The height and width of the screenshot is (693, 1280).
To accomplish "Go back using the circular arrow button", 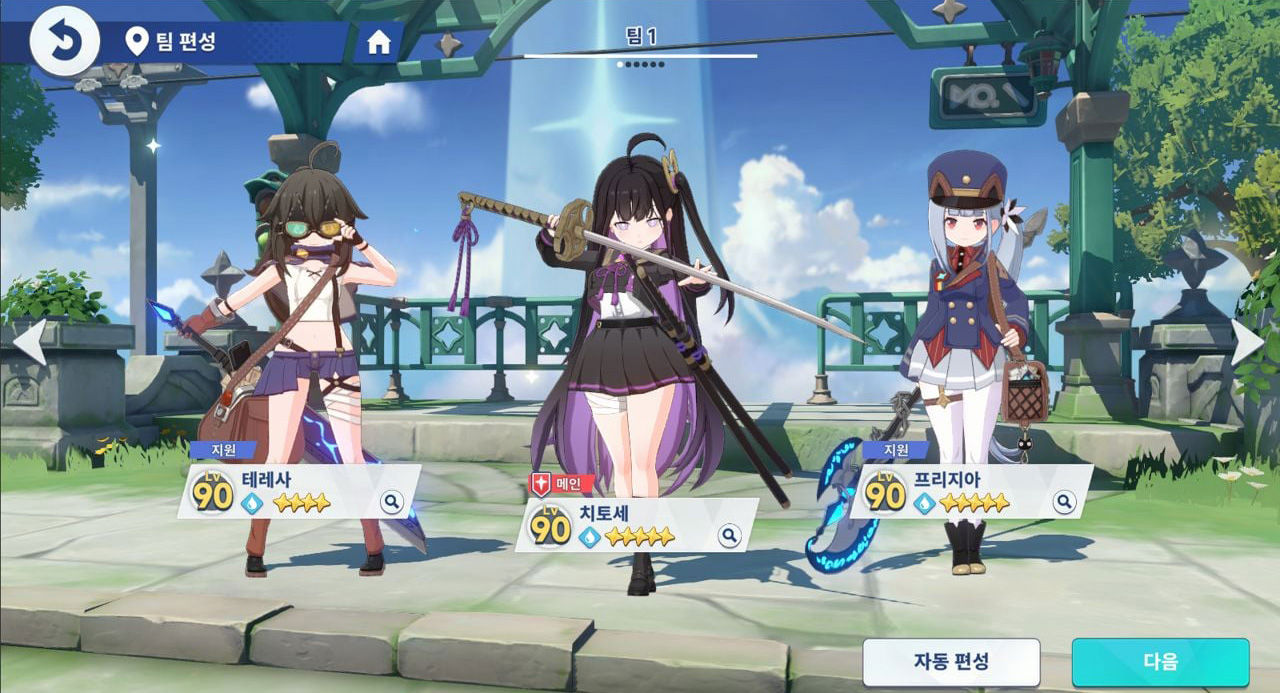I will click(64, 42).
